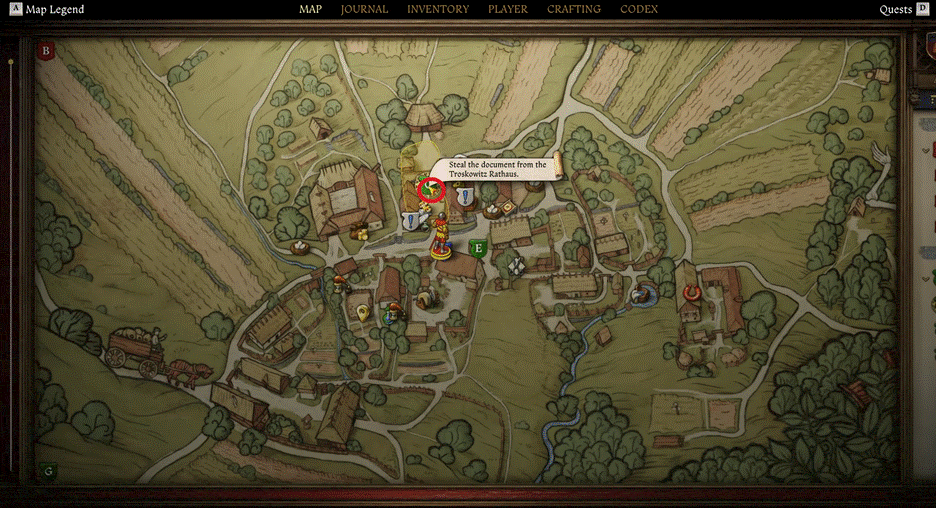The width and height of the screenshot is (936, 508).
Task: Click the windmill map marker
Action: tap(516, 265)
